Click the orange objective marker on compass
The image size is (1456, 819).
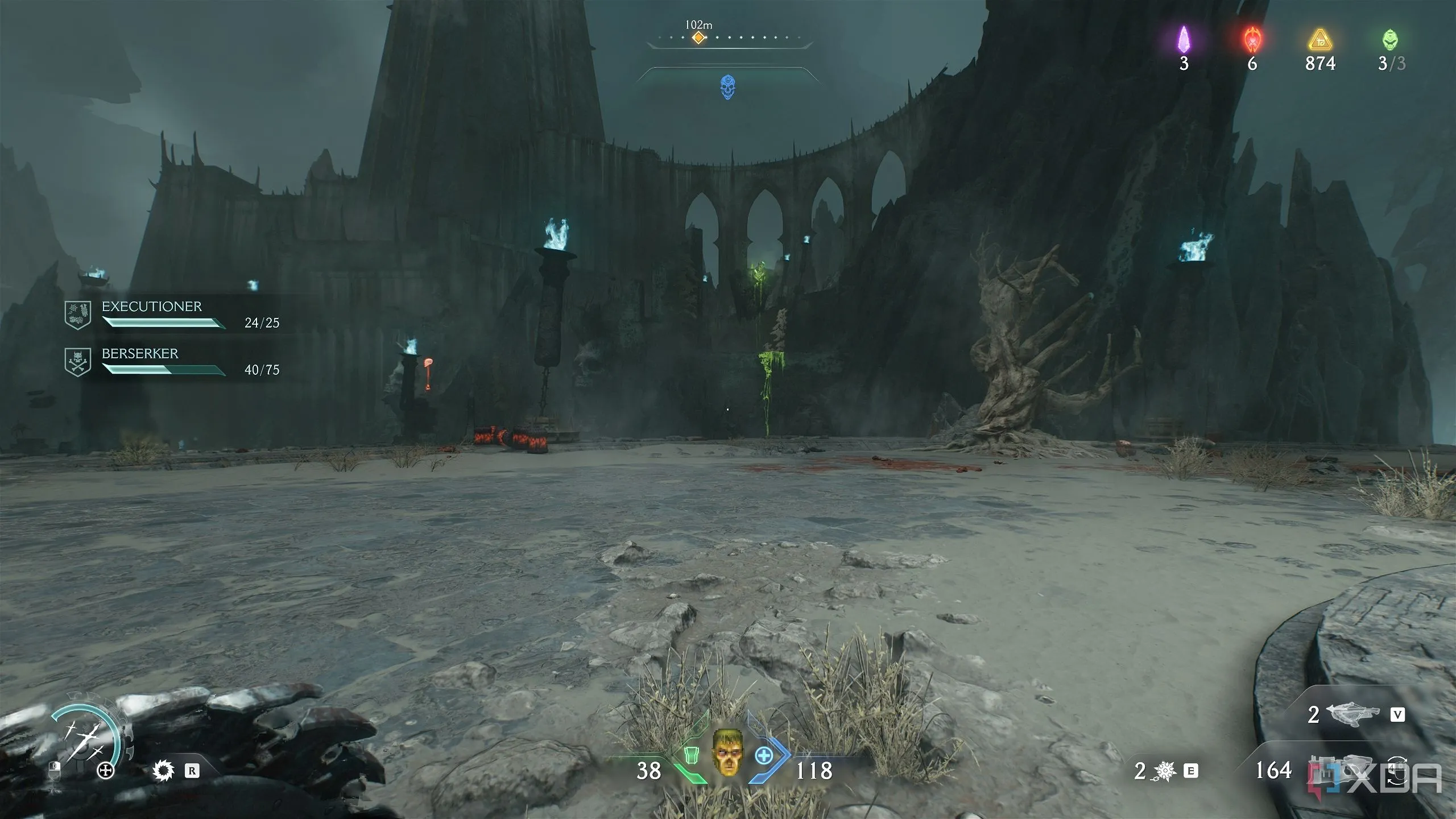coord(698,38)
